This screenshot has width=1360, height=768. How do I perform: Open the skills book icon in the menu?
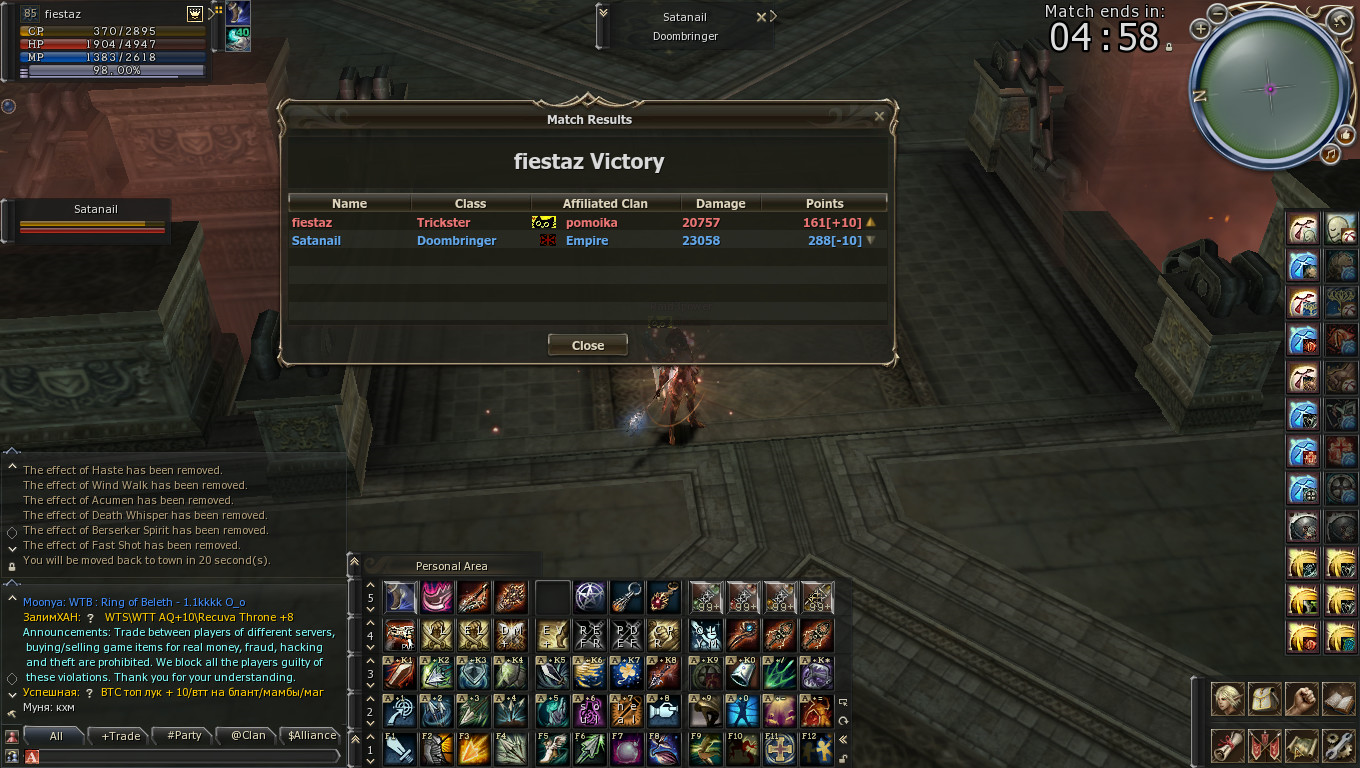[x=1337, y=700]
